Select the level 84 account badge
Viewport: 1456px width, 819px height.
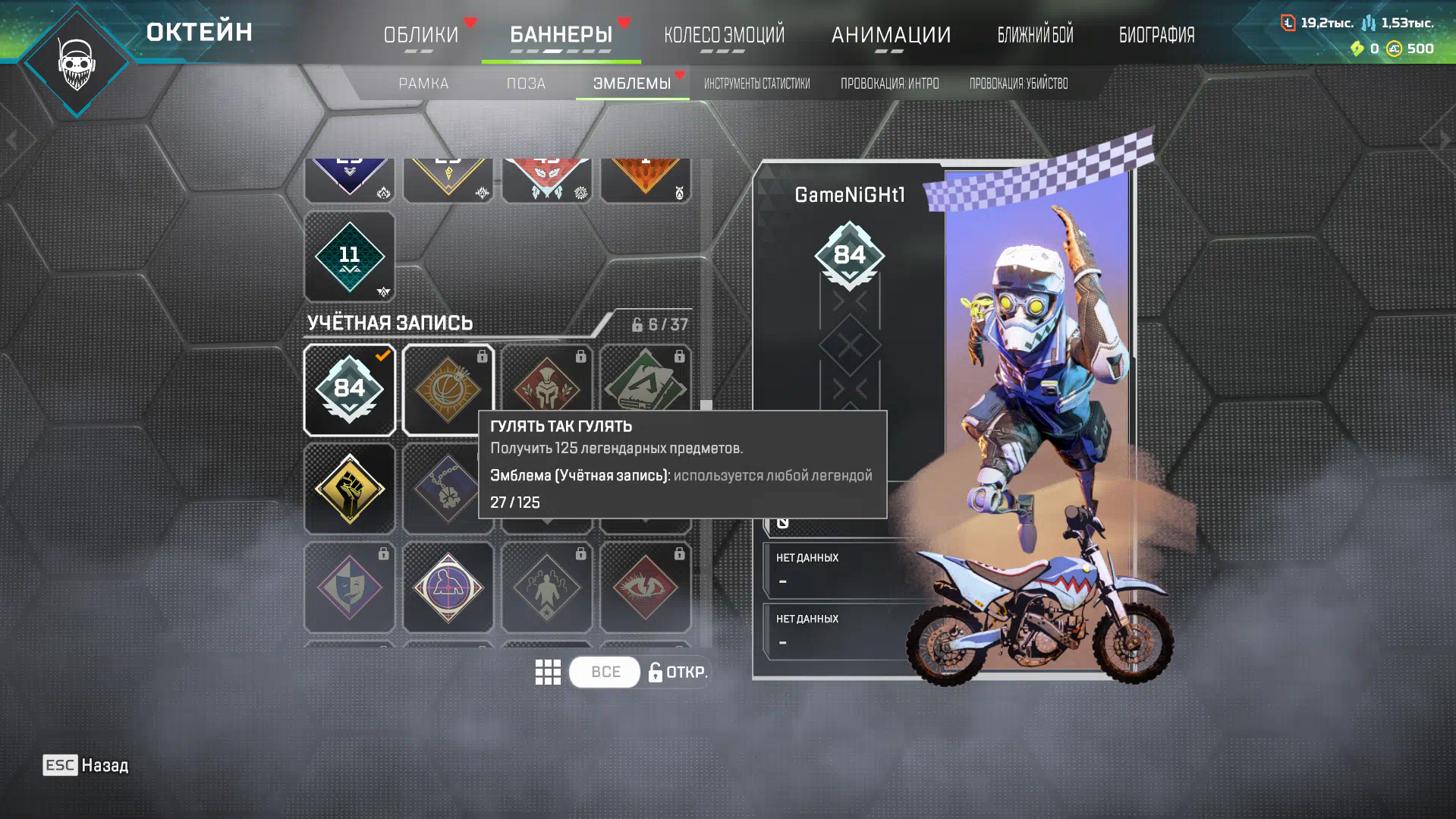pos(350,389)
